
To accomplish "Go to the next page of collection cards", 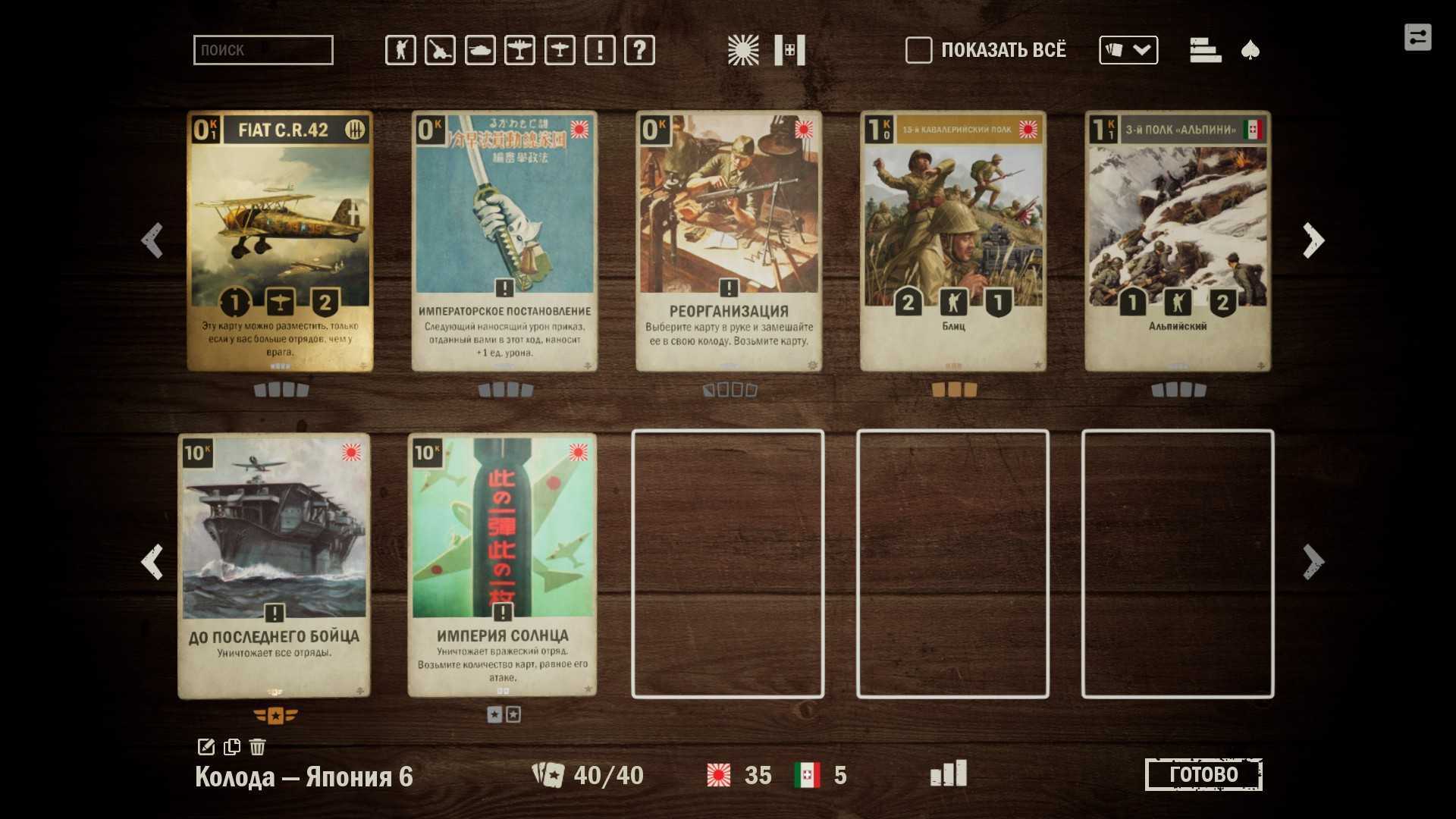I will pos(1313,241).
